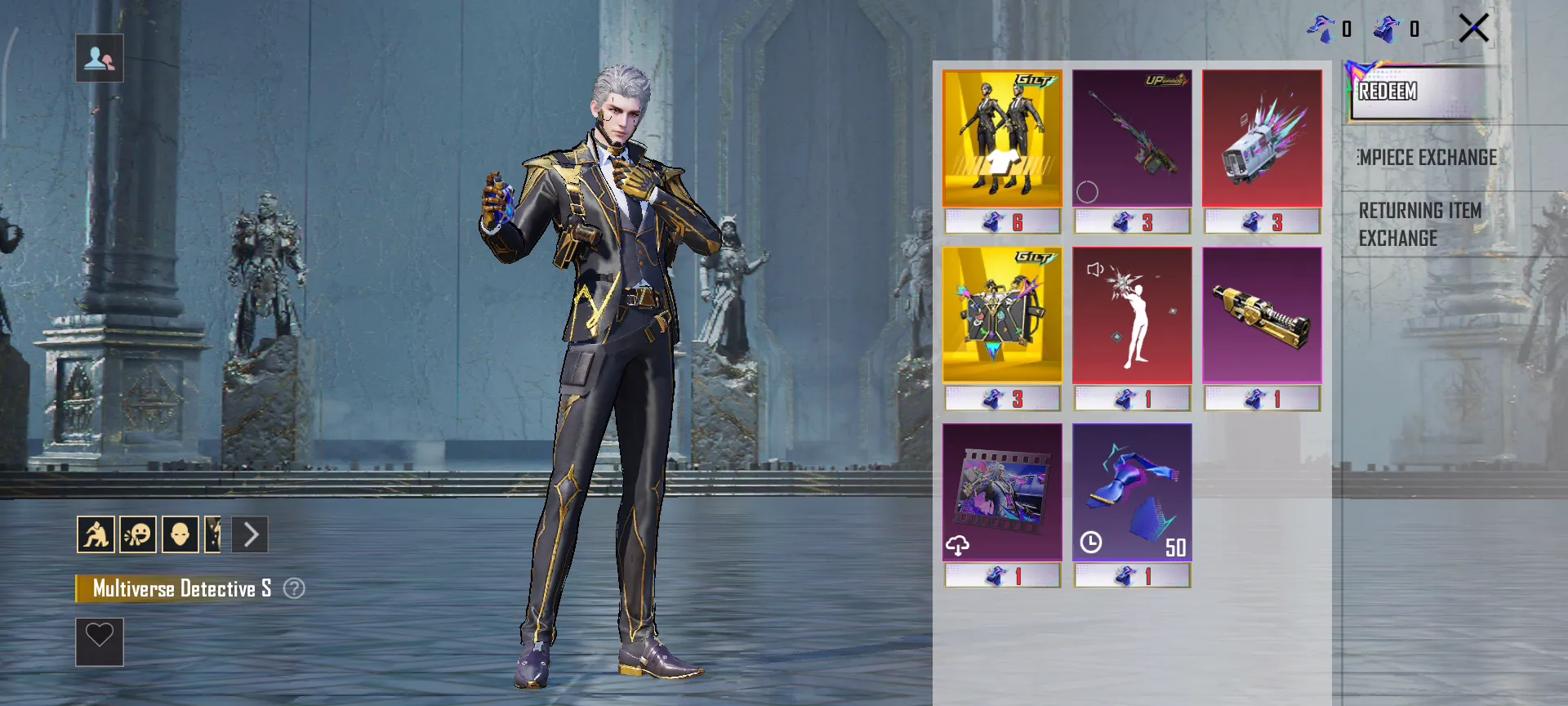Add outfit to favorites with heart button
1568x706 pixels.
(100, 641)
